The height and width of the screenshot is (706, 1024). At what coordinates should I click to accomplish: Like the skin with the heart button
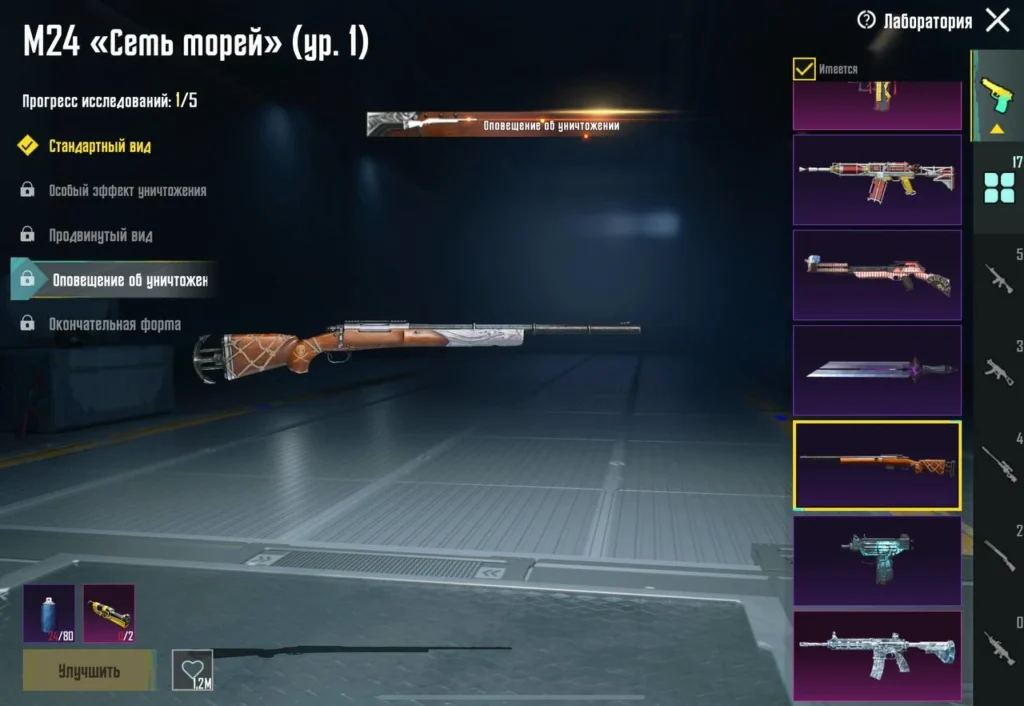[x=192, y=669]
